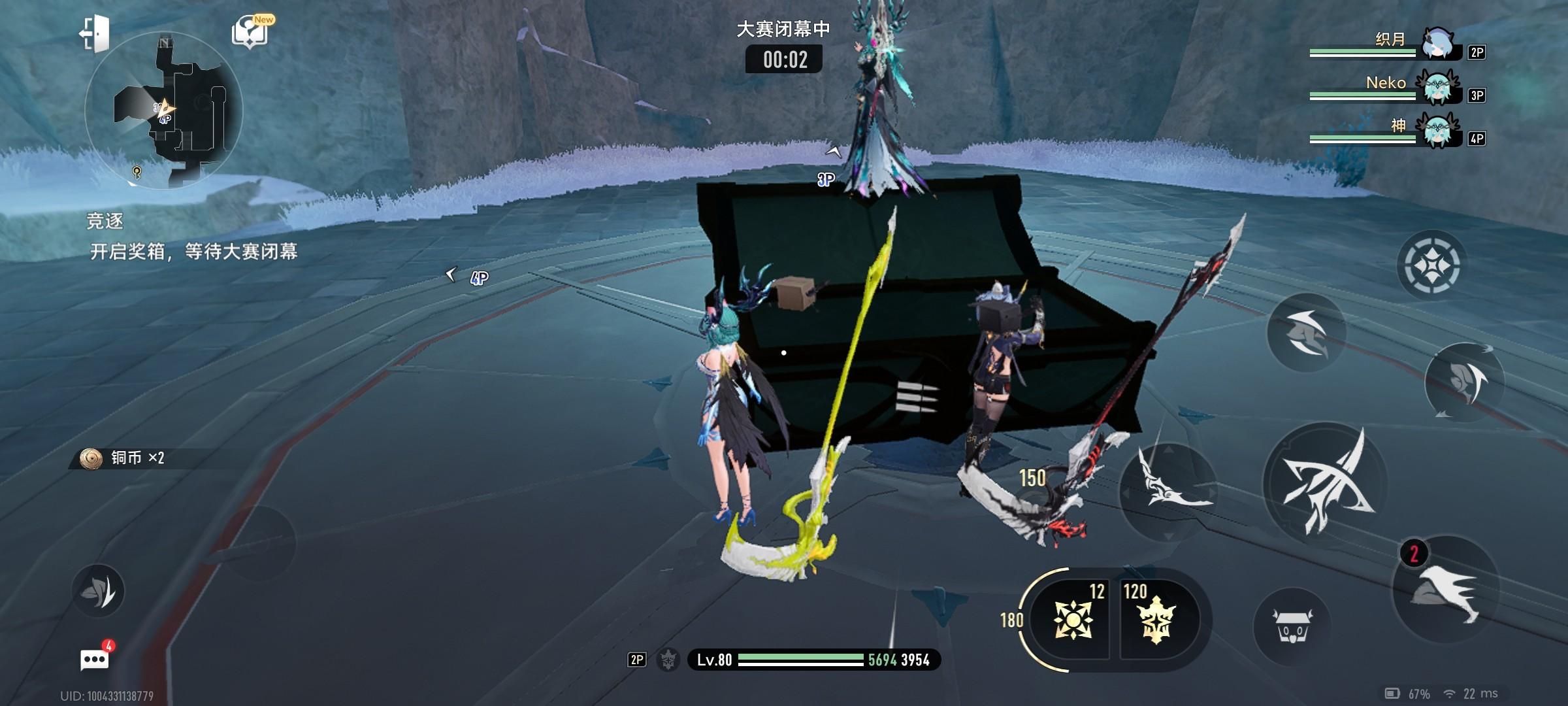Image resolution: width=1568 pixels, height=706 pixels.
Task: Select teammate 神 in the party list
Action: pyautogui.click(x=1397, y=131)
